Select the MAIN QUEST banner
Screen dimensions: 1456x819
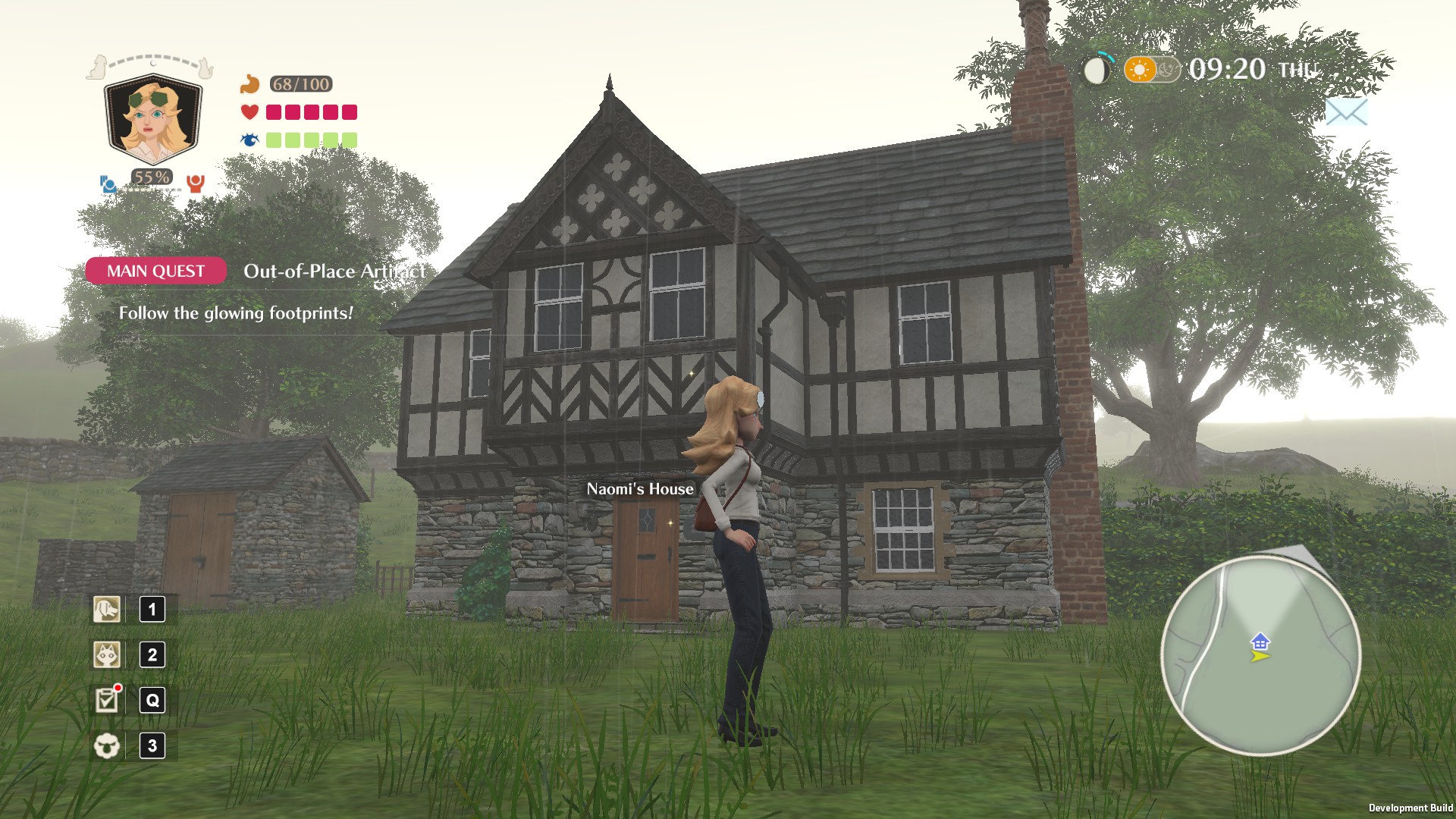click(155, 271)
